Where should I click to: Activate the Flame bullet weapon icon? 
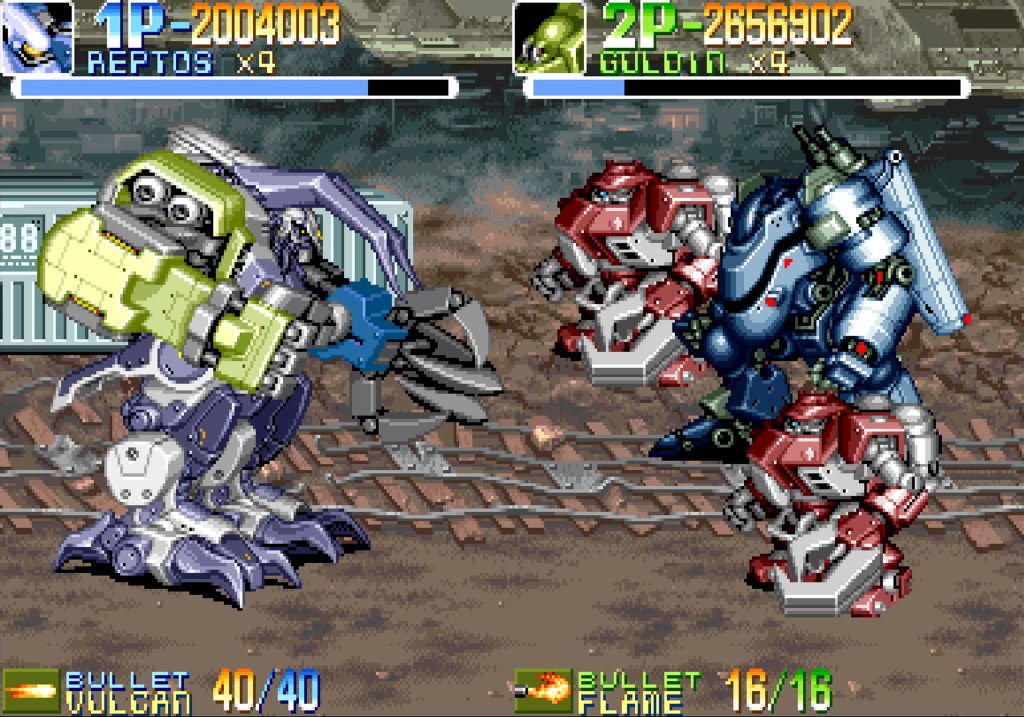(x=542, y=690)
